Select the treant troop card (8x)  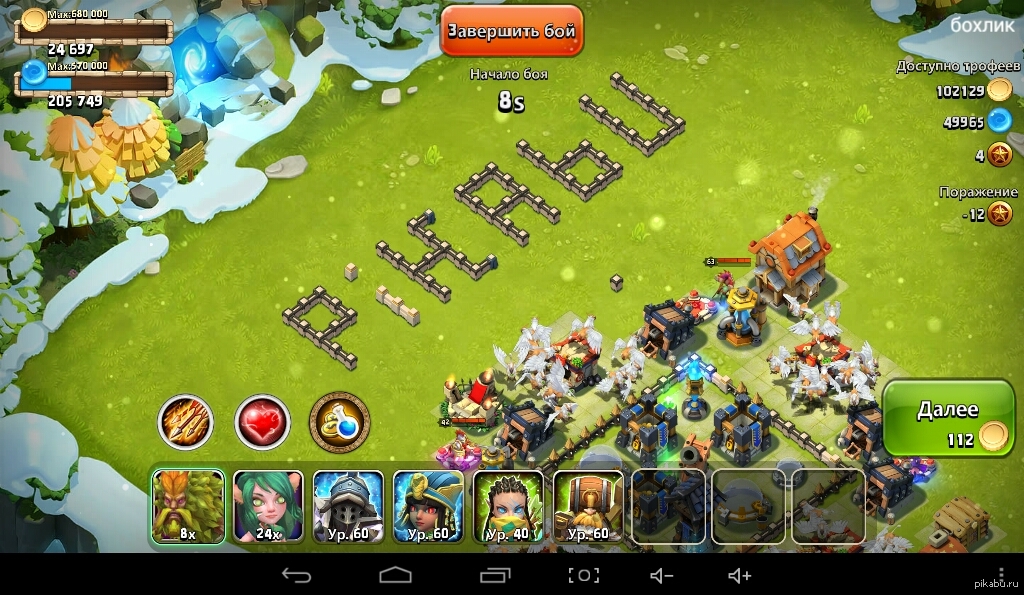point(188,507)
